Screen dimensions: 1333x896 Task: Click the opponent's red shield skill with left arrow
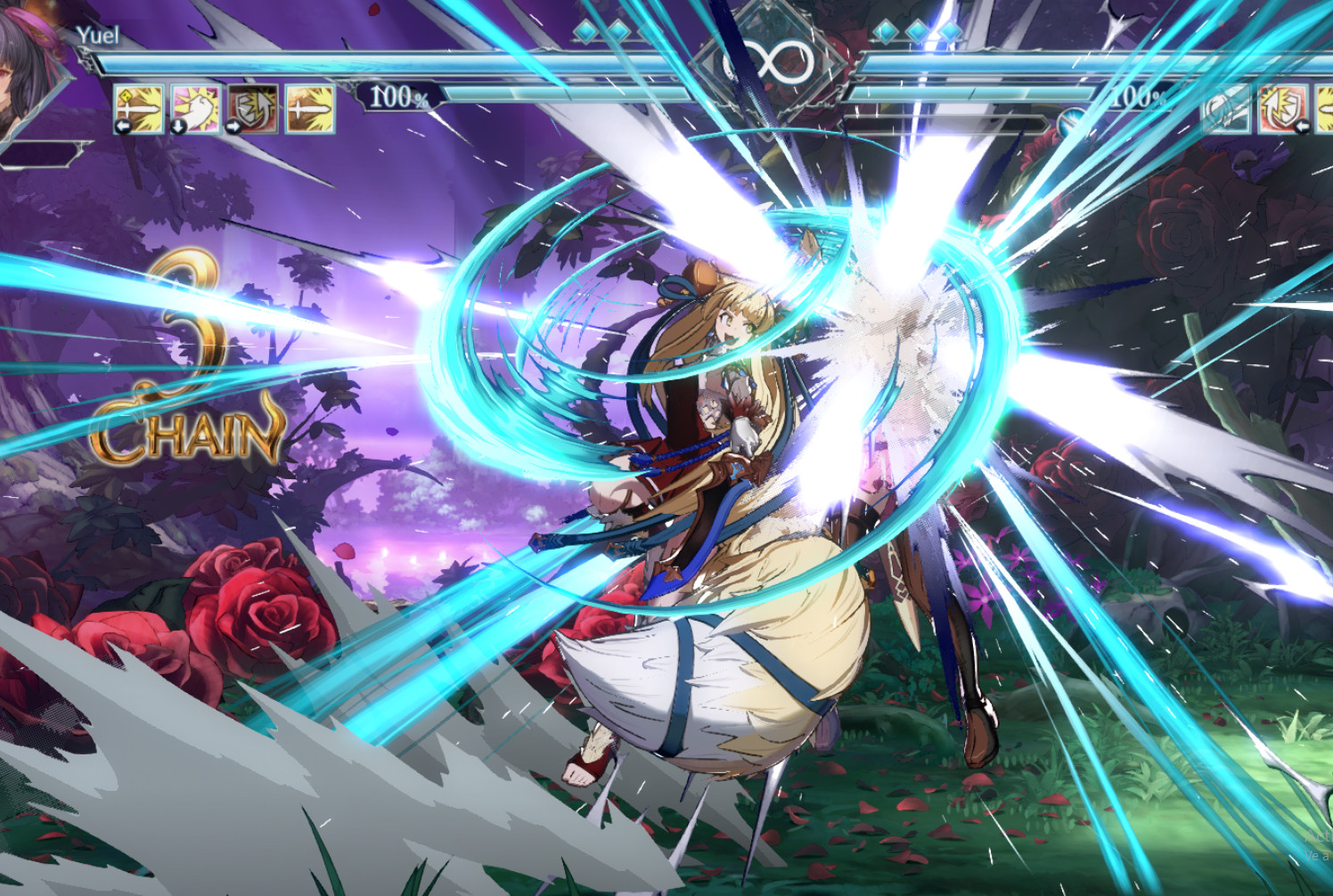1280,109
